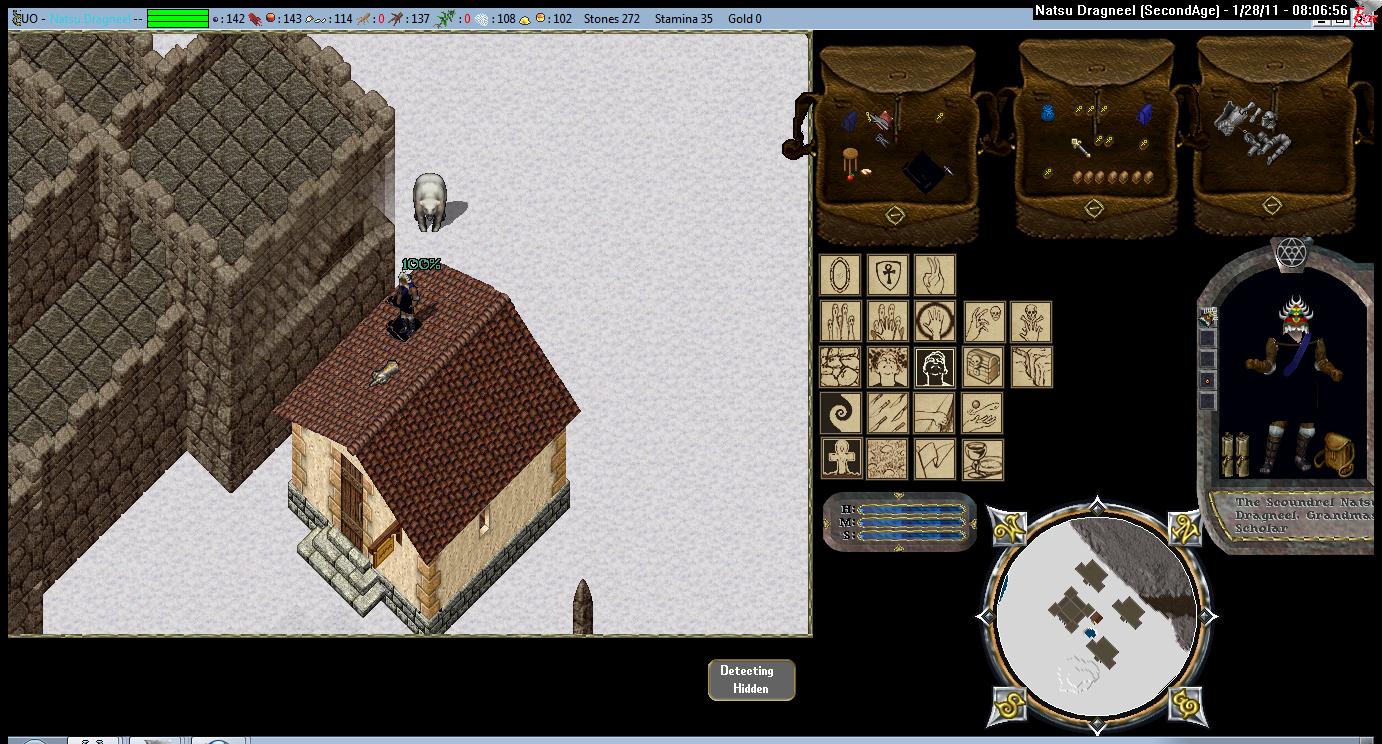Activate the goblet and bread skill icon
The image size is (1382, 744).
click(x=982, y=459)
